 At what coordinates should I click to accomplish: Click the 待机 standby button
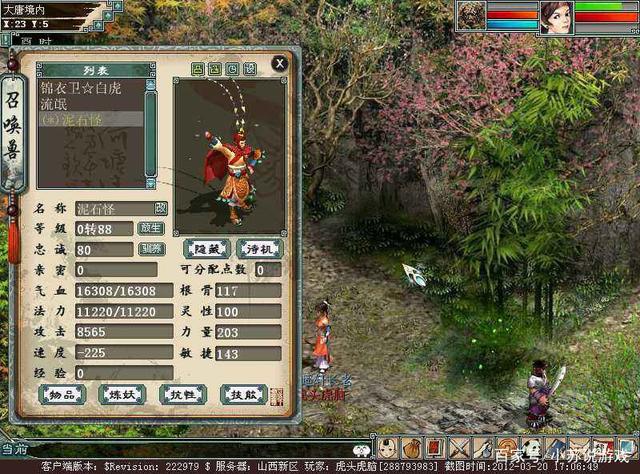259,248
